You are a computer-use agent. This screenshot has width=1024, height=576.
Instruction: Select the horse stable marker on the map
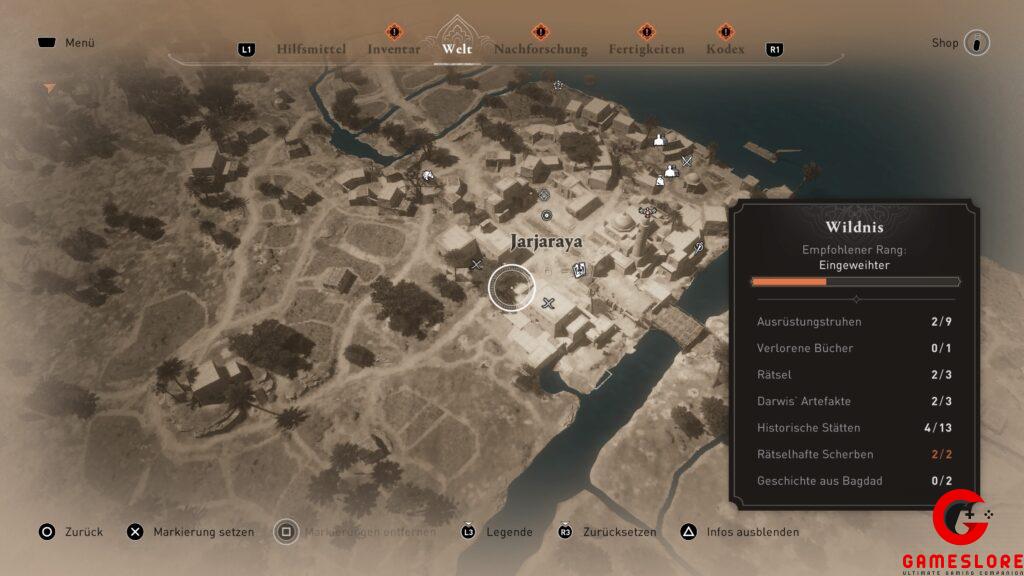coord(427,177)
